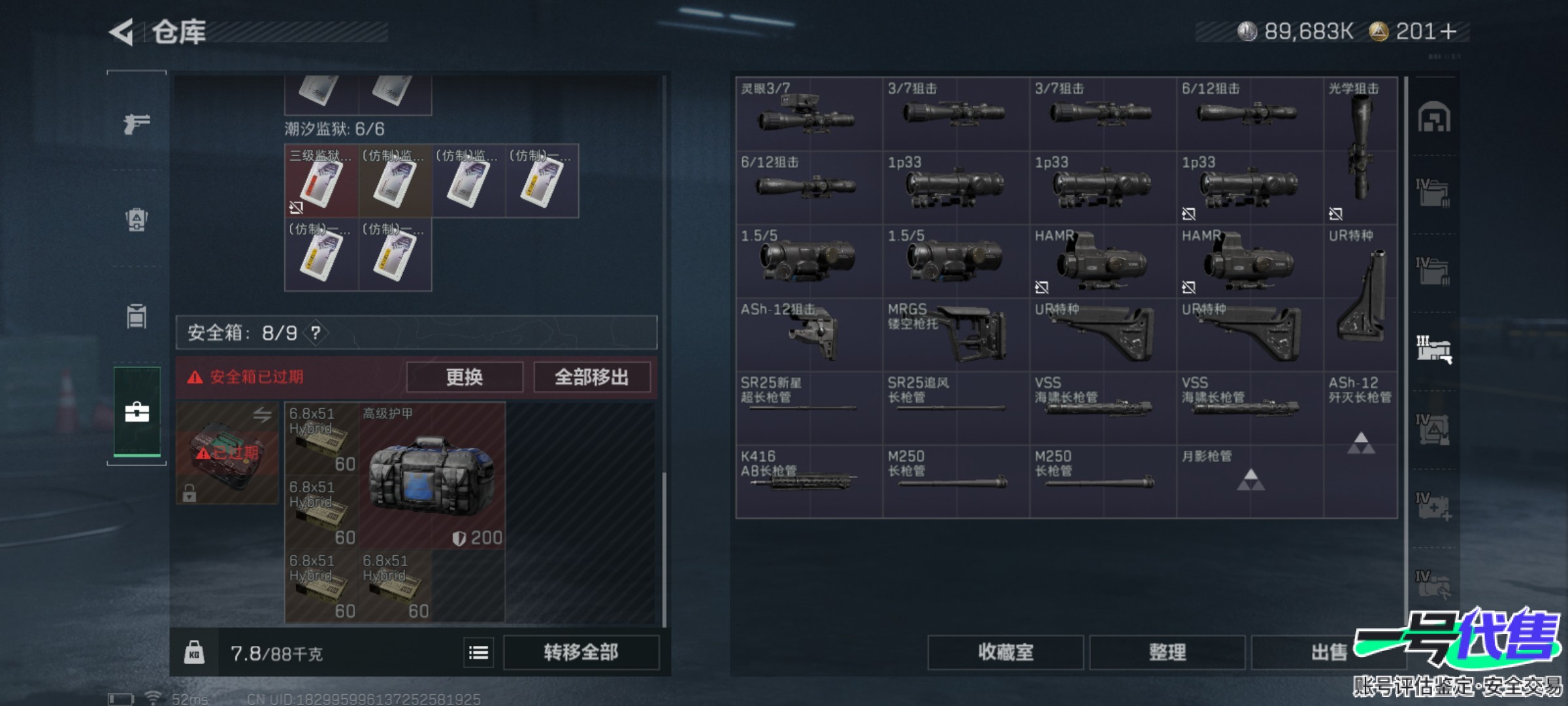1568x706 pixels.
Task: Switch to the pistol weapon tab
Action: (137, 123)
